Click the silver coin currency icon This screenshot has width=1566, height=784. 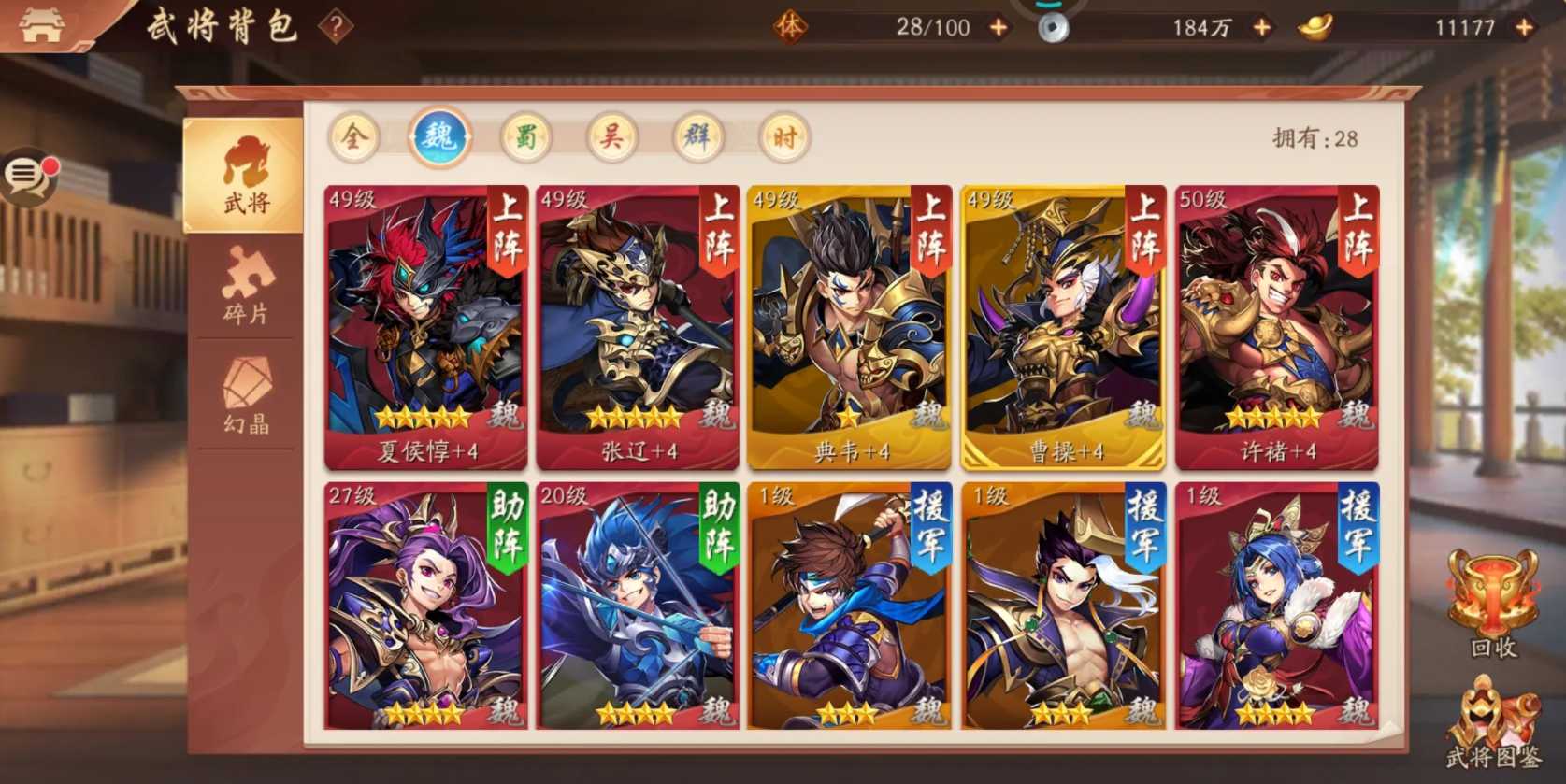(x=1055, y=26)
